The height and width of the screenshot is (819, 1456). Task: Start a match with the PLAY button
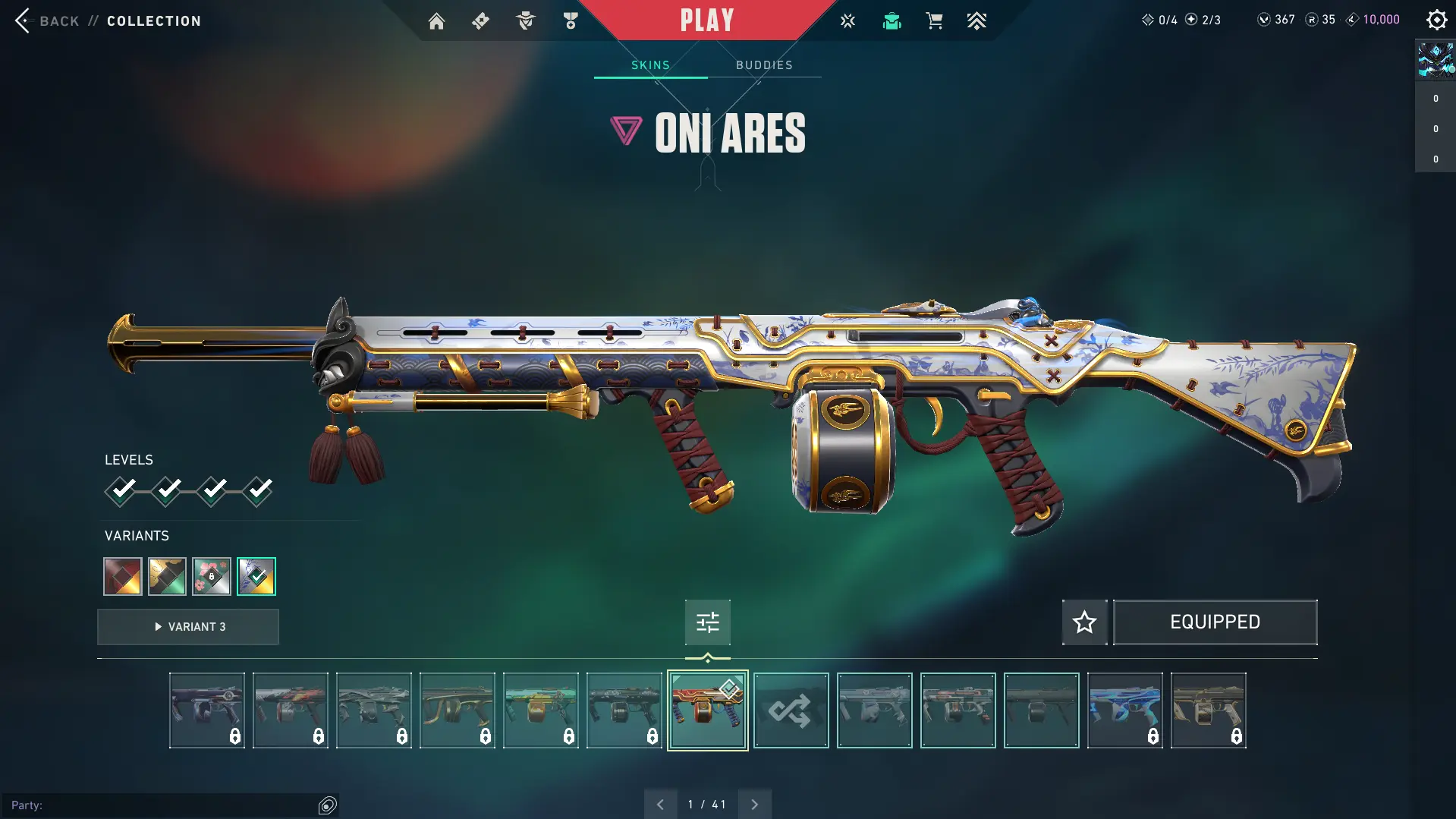pos(707,20)
